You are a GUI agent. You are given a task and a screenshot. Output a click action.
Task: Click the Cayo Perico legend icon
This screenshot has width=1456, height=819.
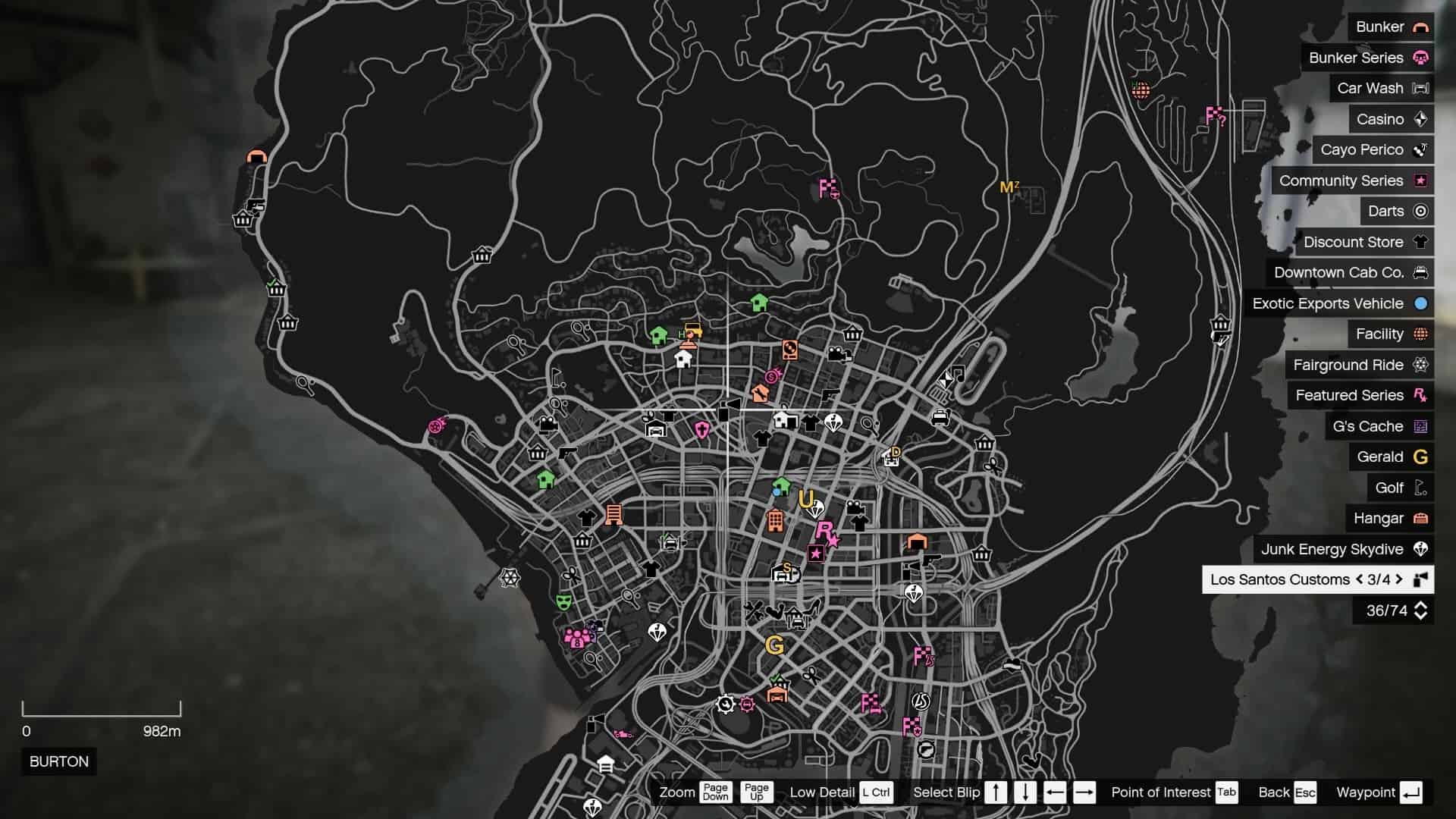1419,149
